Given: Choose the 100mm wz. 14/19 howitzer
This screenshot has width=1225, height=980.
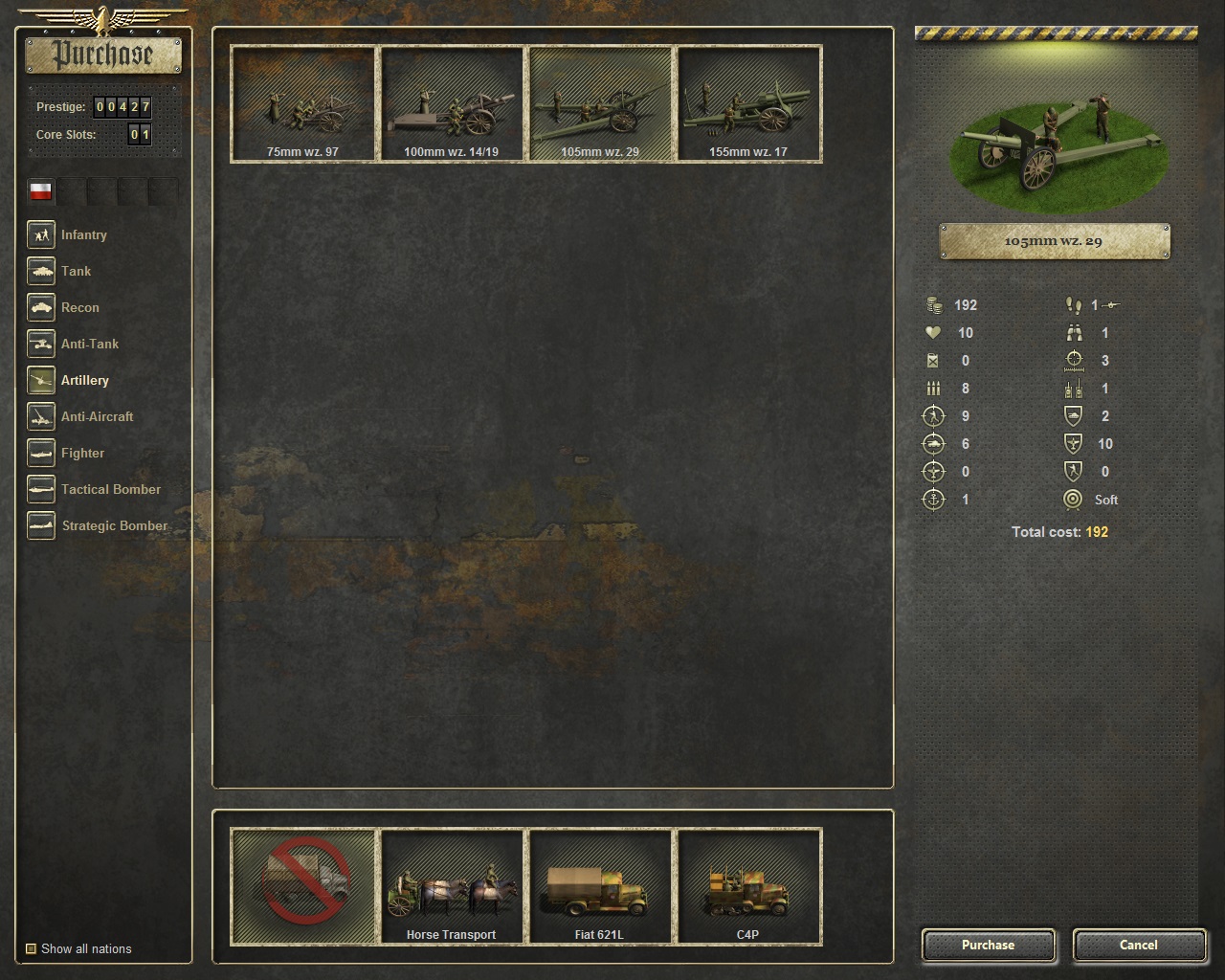Looking at the screenshot, I should 451,104.
